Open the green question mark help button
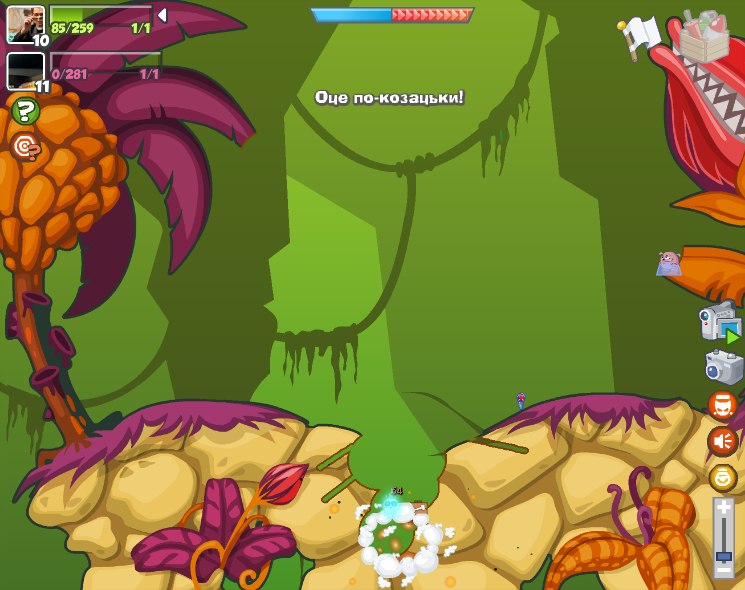The height and width of the screenshot is (590, 745). tap(25, 111)
